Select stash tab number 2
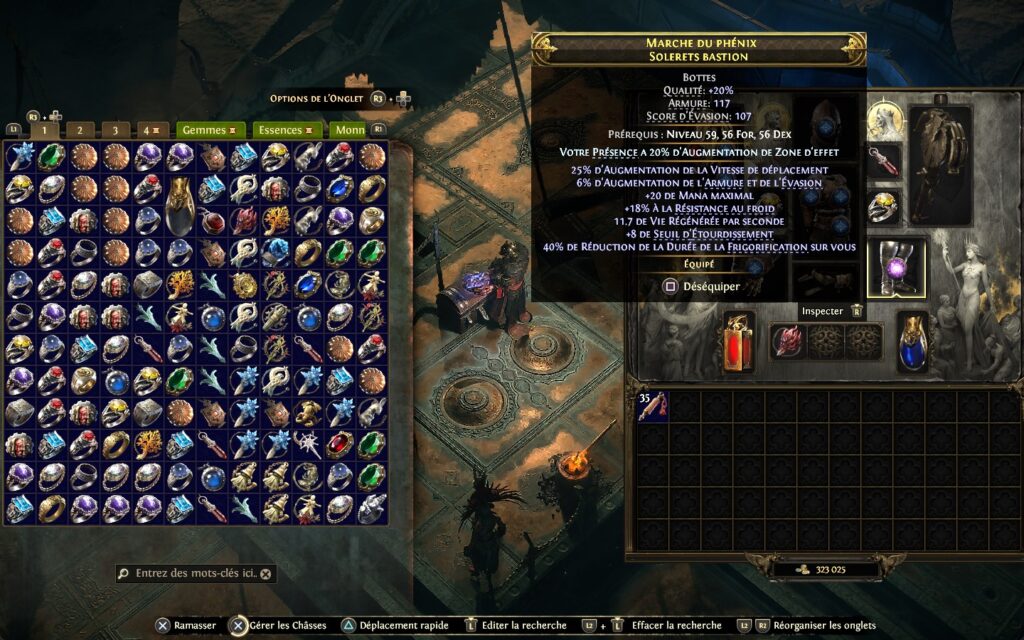1024x640 pixels. (x=79, y=130)
